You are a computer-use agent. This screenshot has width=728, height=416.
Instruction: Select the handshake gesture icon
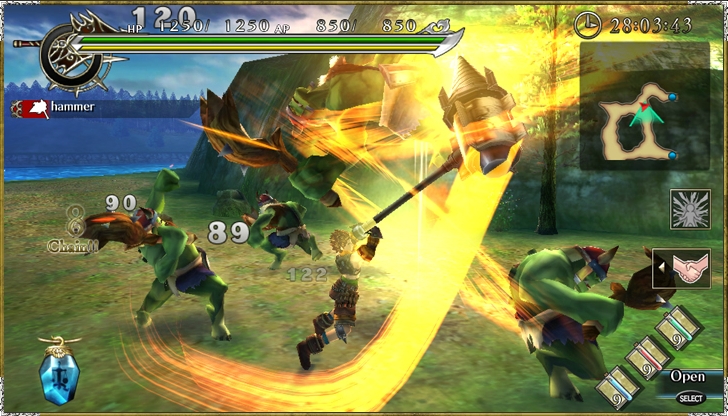point(689,268)
